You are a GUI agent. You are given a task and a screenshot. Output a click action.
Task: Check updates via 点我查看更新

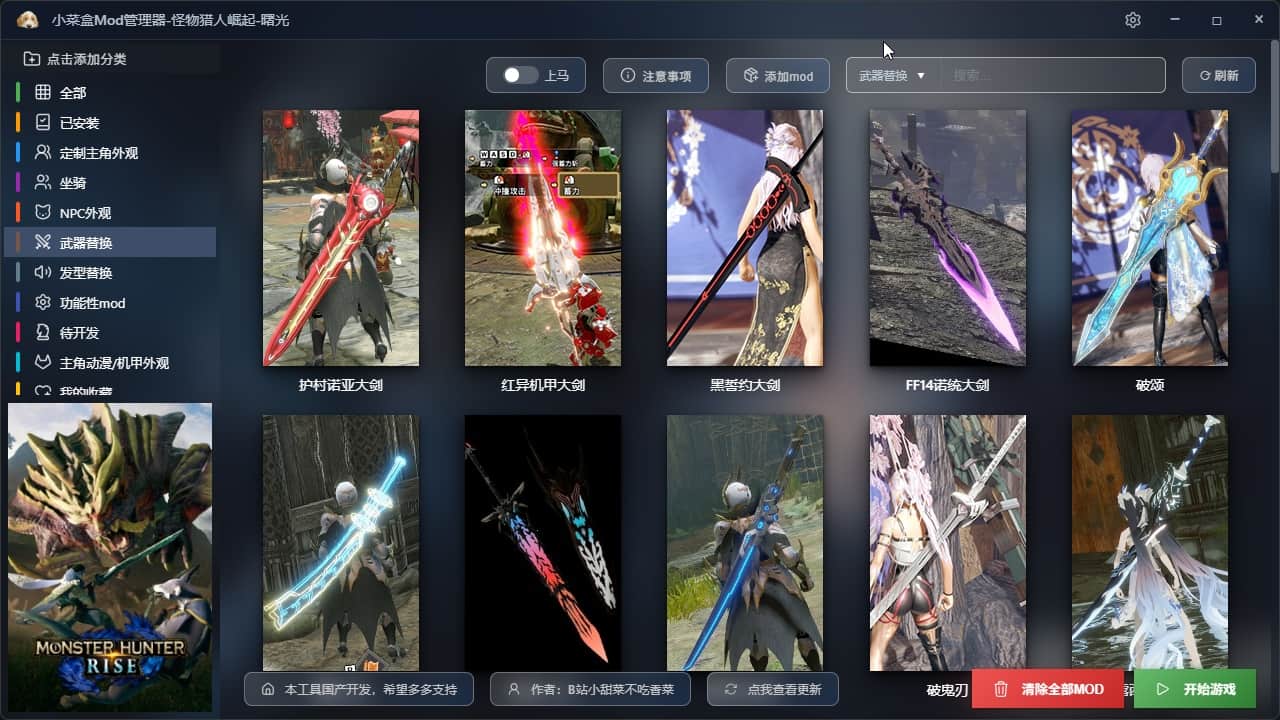(x=772, y=689)
